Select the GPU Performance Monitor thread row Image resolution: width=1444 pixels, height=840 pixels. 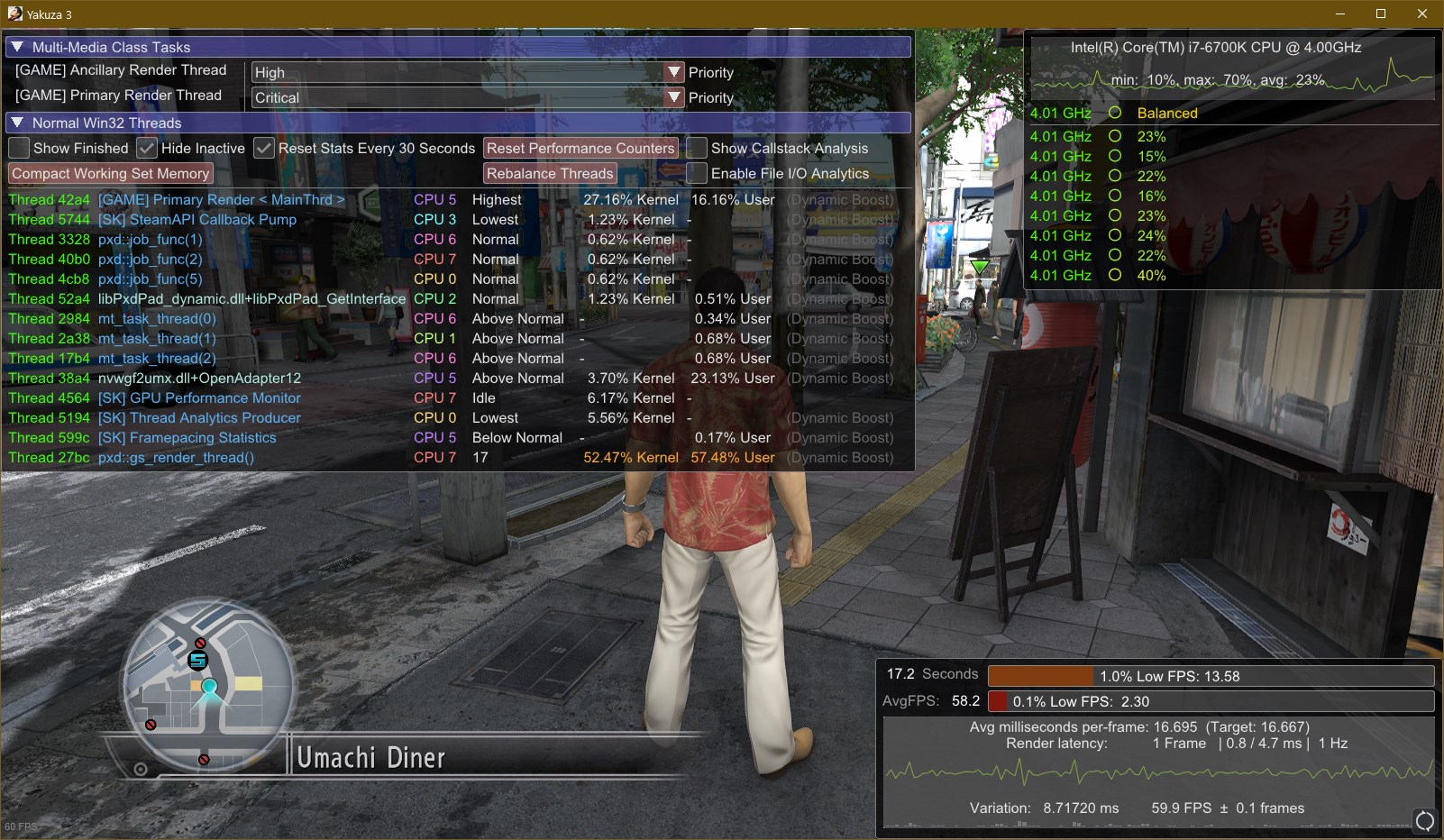[x=199, y=398]
